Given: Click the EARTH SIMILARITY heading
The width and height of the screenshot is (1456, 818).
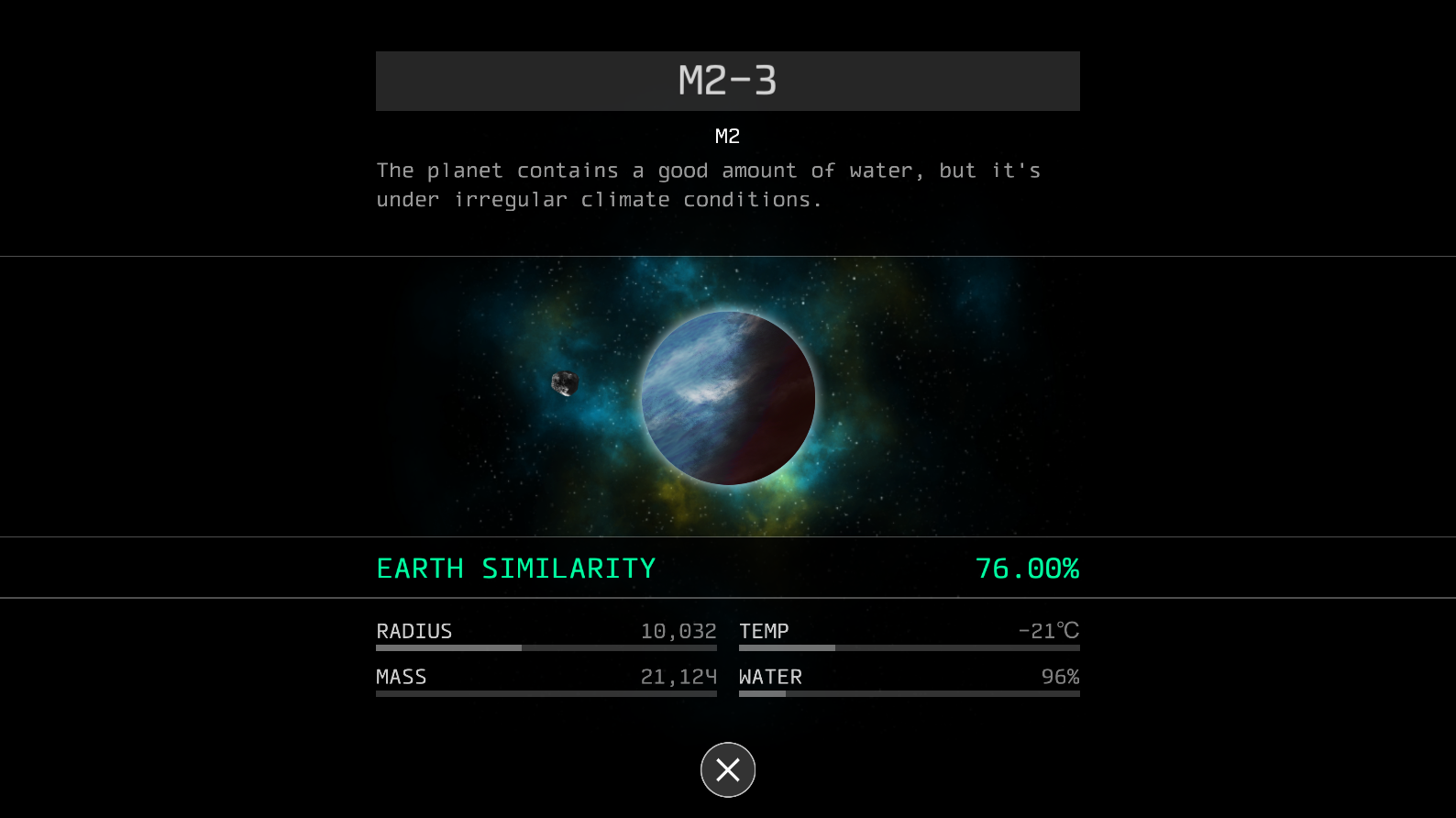Looking at the screenshot, I should click(515, 568).
